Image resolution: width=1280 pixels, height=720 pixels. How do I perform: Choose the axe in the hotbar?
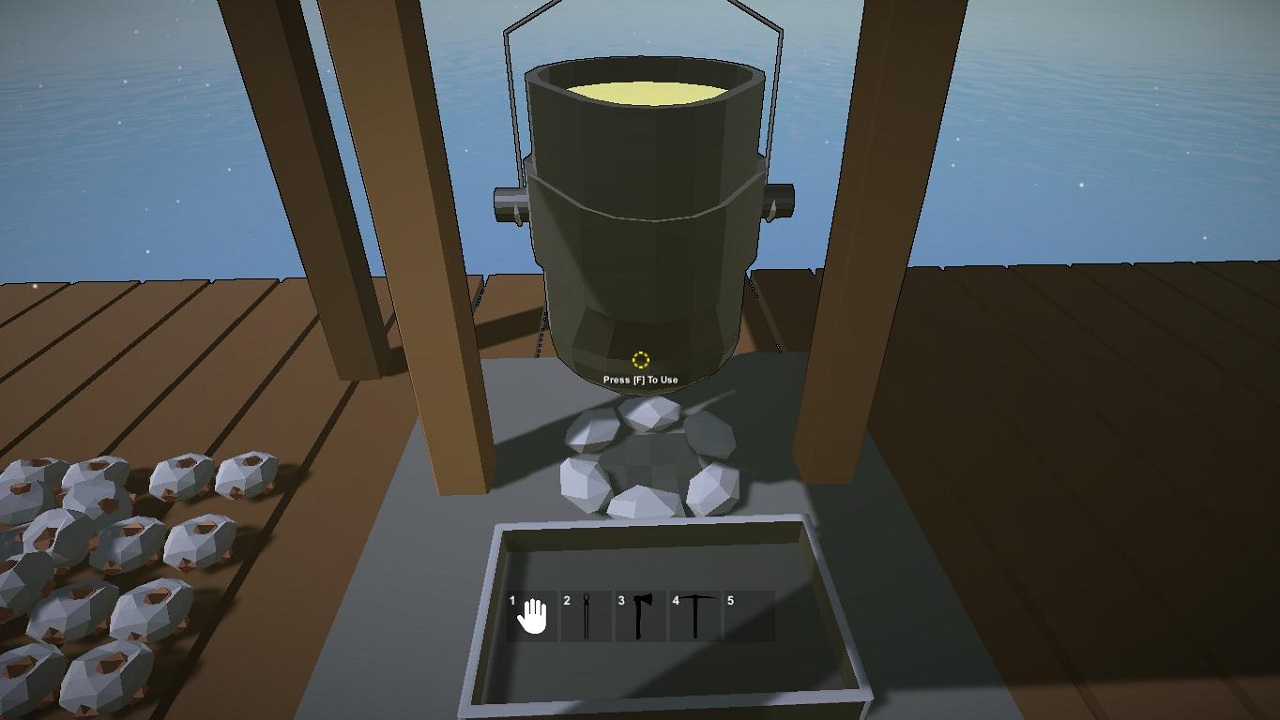[x=640, y=616]
